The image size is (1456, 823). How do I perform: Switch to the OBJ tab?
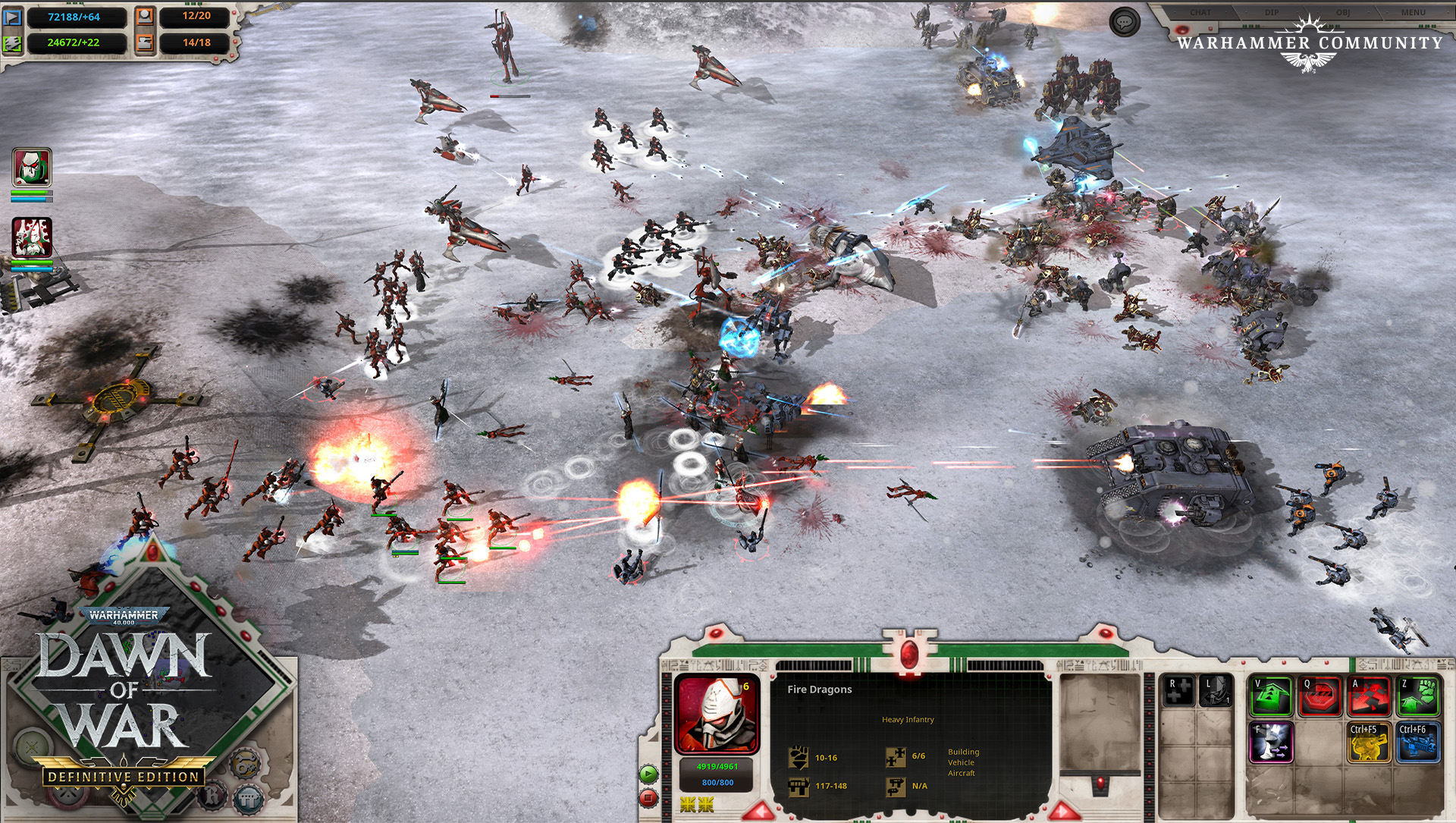[x=1343, y=12]
